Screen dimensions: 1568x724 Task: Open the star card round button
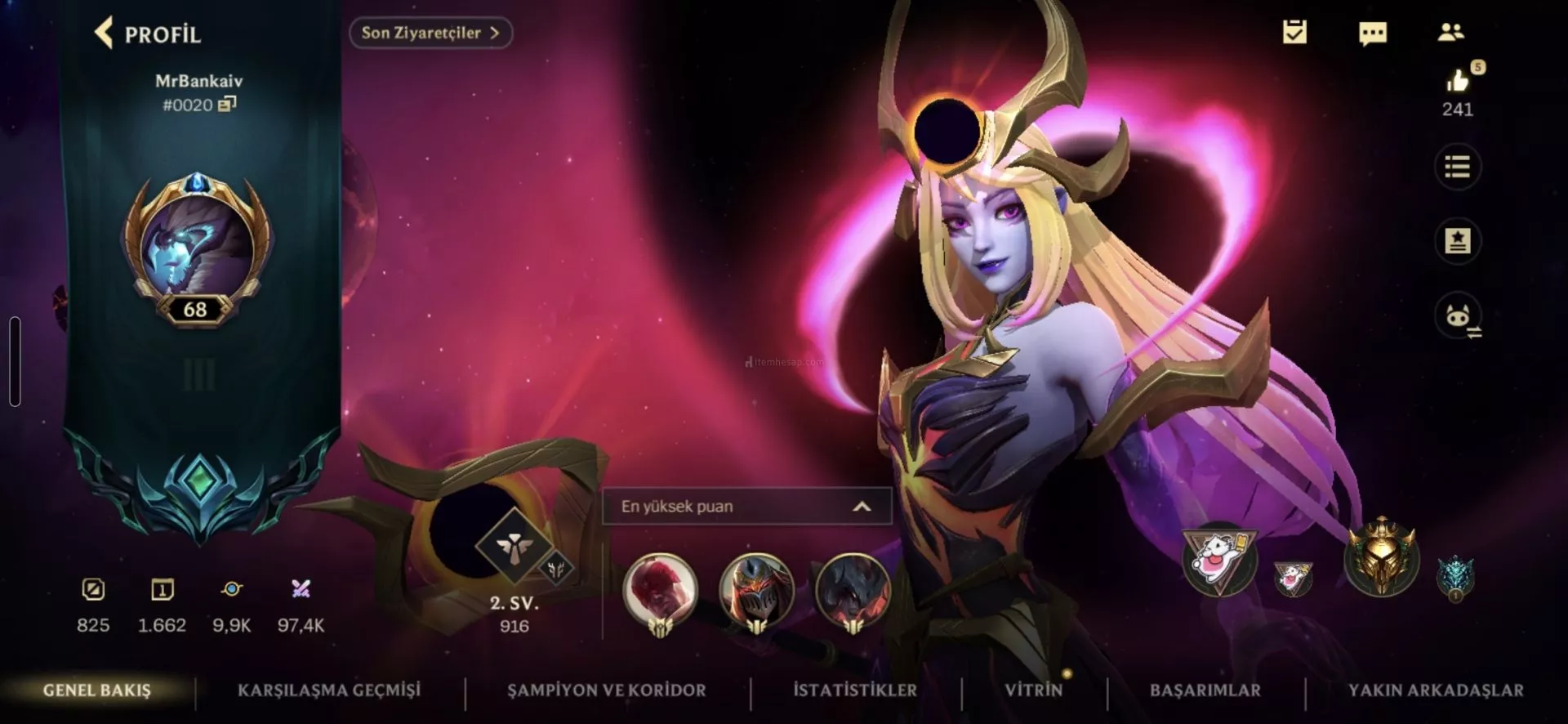click(1458, 241)
